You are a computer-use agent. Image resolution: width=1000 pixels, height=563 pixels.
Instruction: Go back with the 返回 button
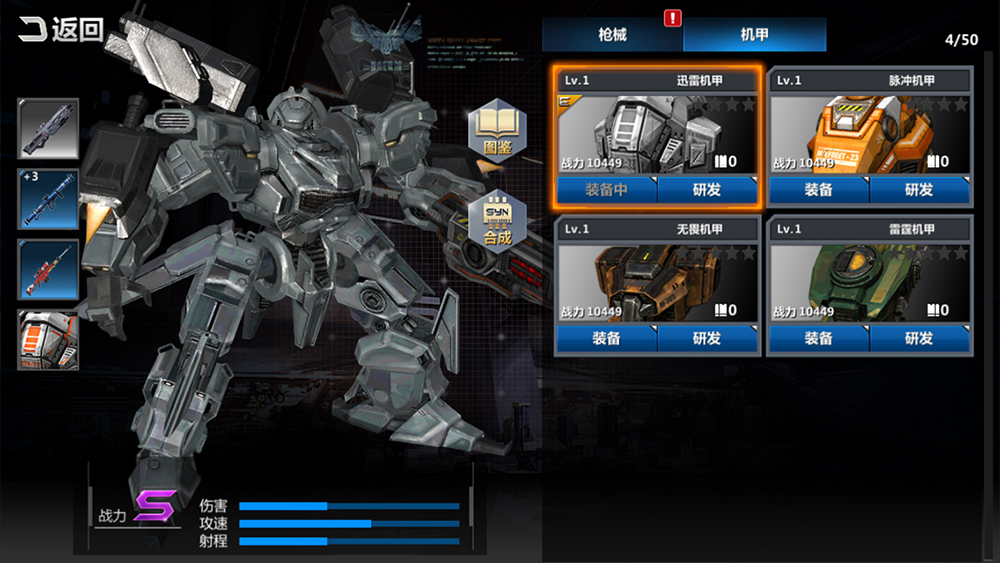coord(62,29)
